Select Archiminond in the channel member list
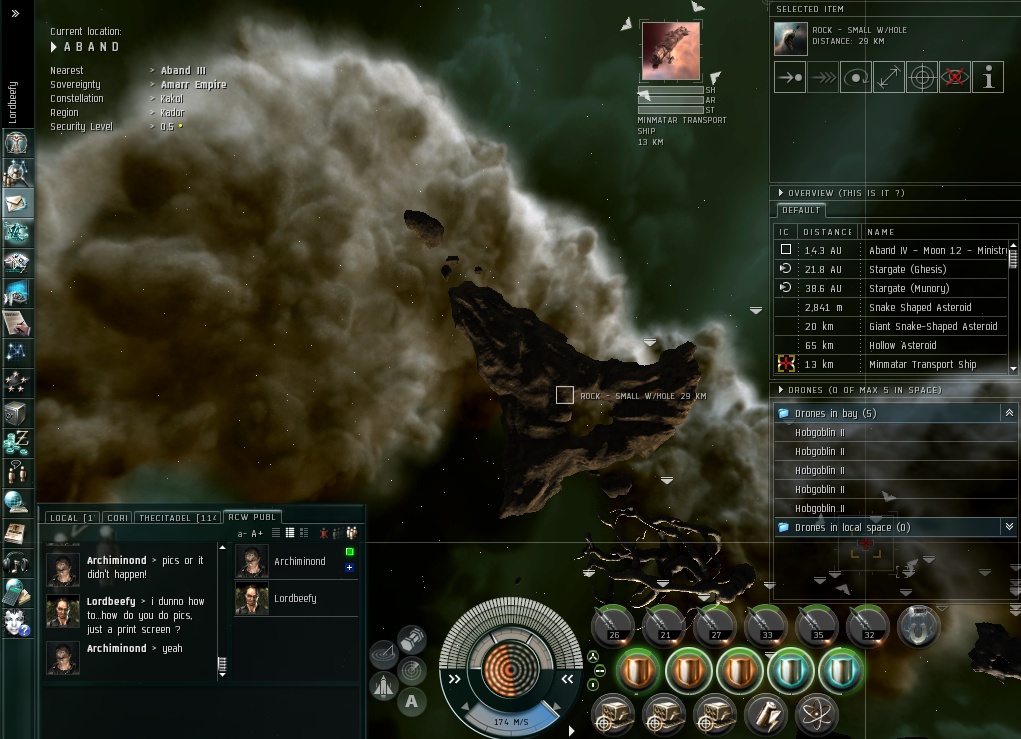The image size is (1021, 739). tap(299, 561)
